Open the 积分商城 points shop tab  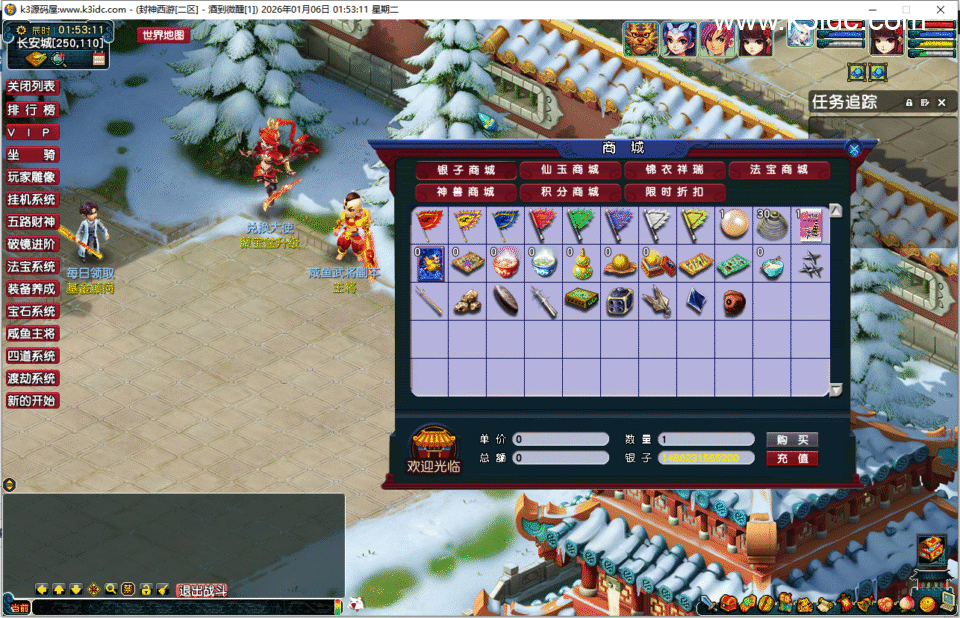click(570, 192)
